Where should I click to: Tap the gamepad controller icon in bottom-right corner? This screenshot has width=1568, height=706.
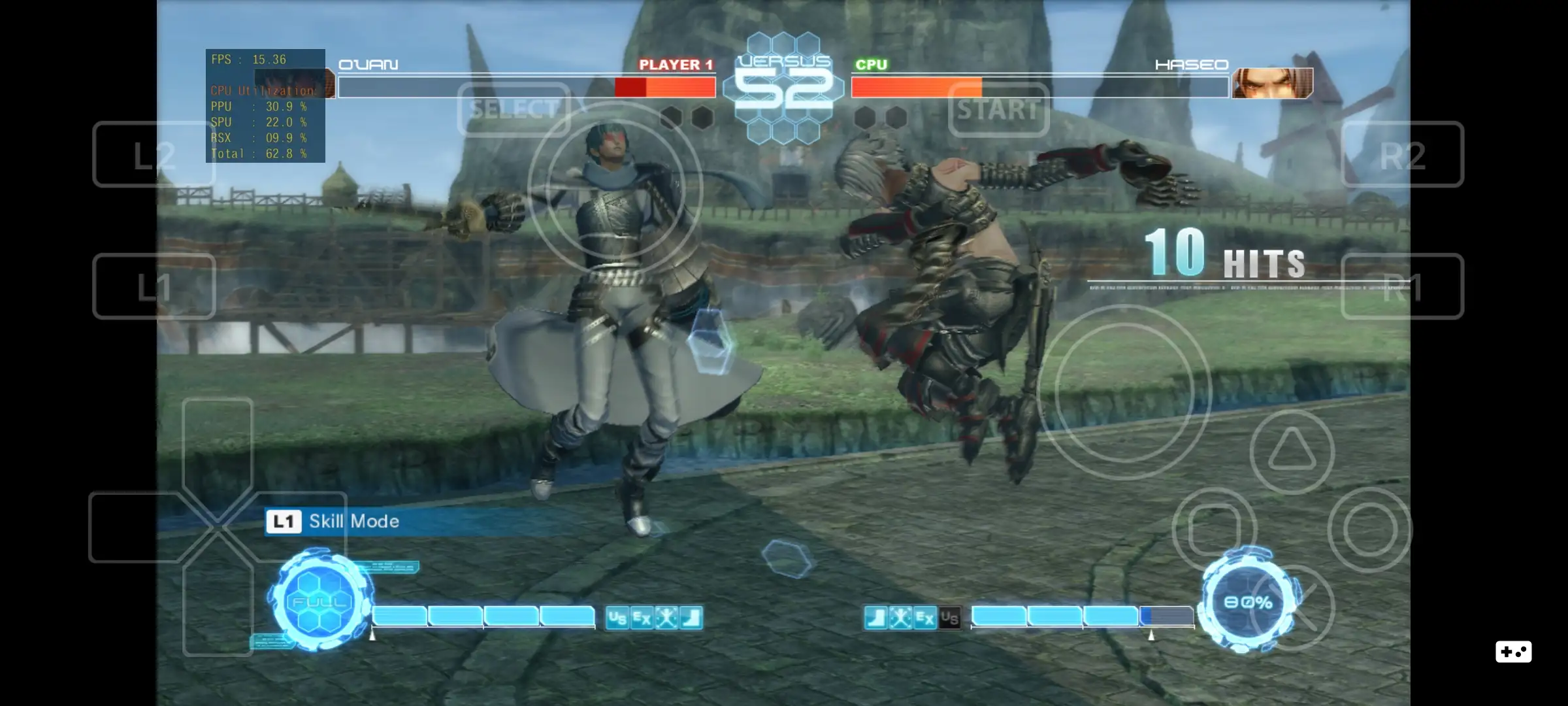[1513, 652]
